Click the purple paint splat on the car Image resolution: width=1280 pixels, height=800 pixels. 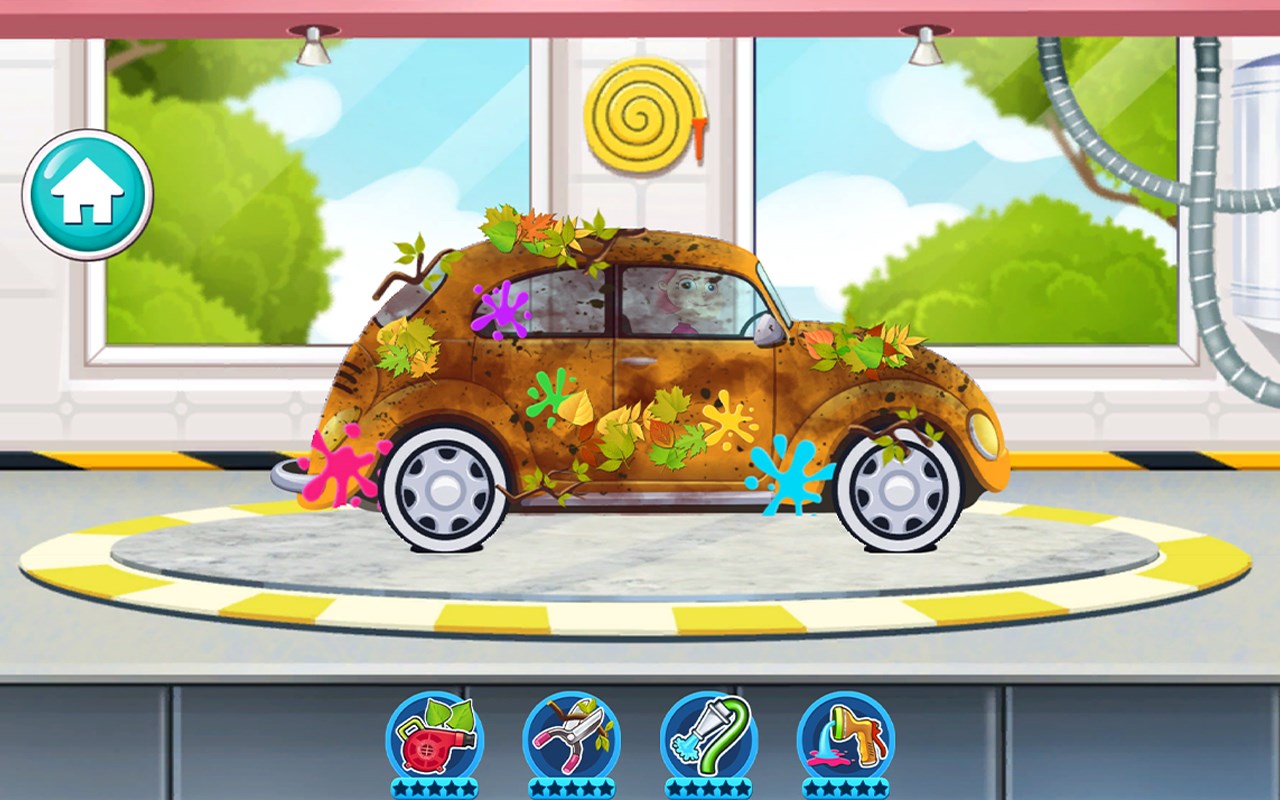503,311
